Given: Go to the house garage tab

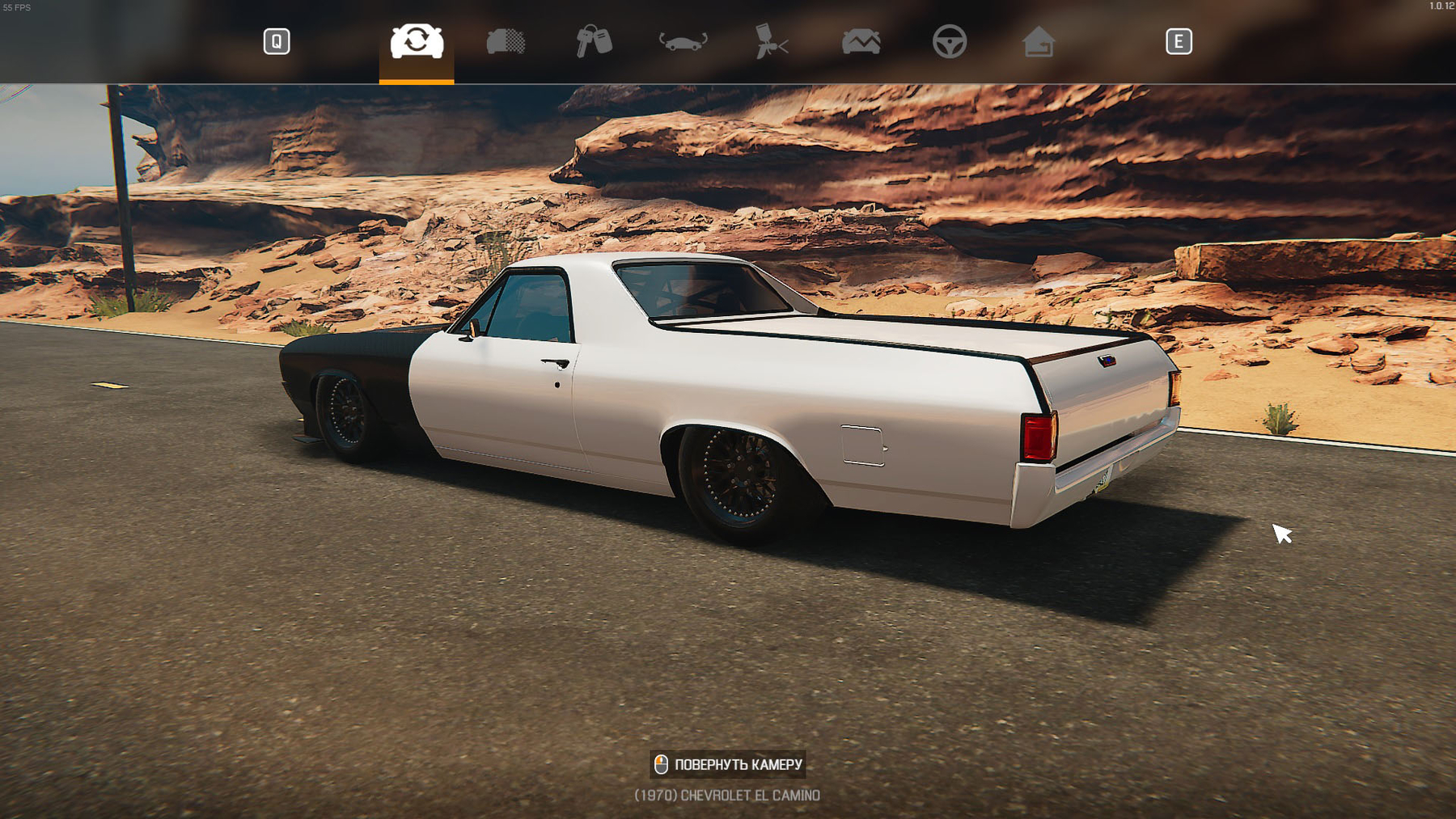Looking at the screenshot, I should tap(1038, 41).
